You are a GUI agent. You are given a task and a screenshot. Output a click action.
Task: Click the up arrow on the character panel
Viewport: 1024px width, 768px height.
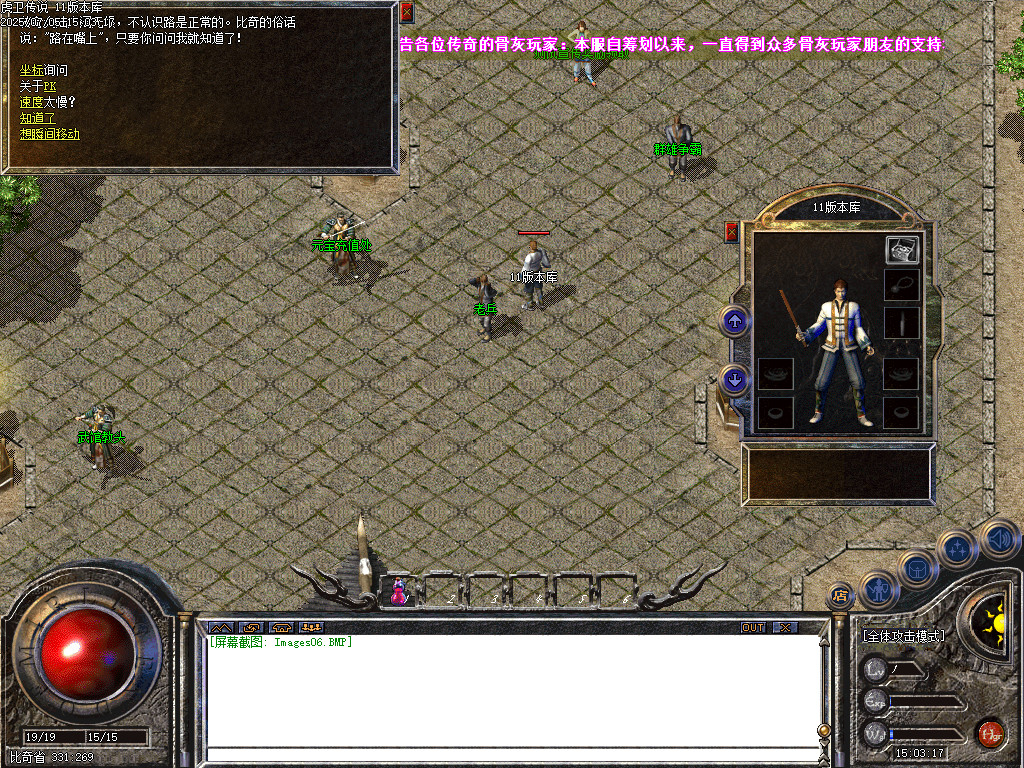[735, 321]
